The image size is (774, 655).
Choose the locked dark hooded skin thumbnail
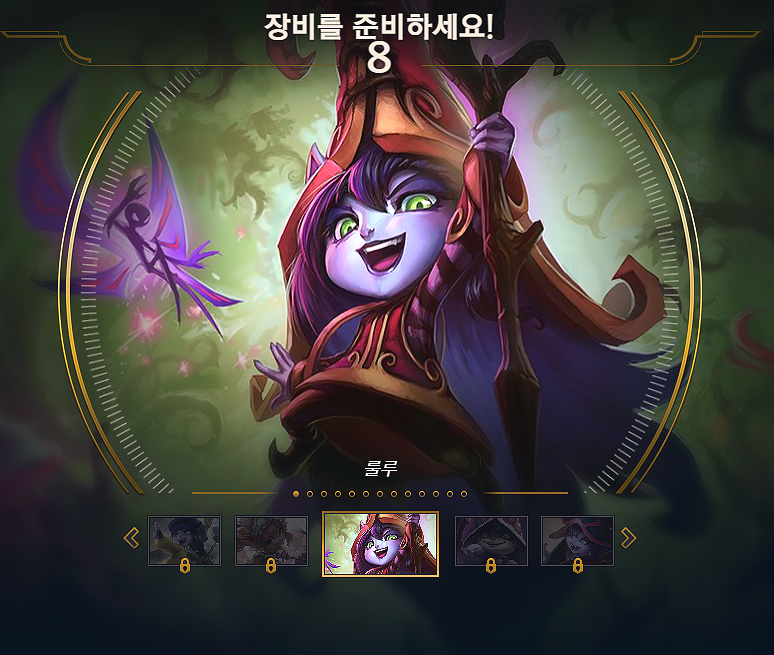click(490, 541)
